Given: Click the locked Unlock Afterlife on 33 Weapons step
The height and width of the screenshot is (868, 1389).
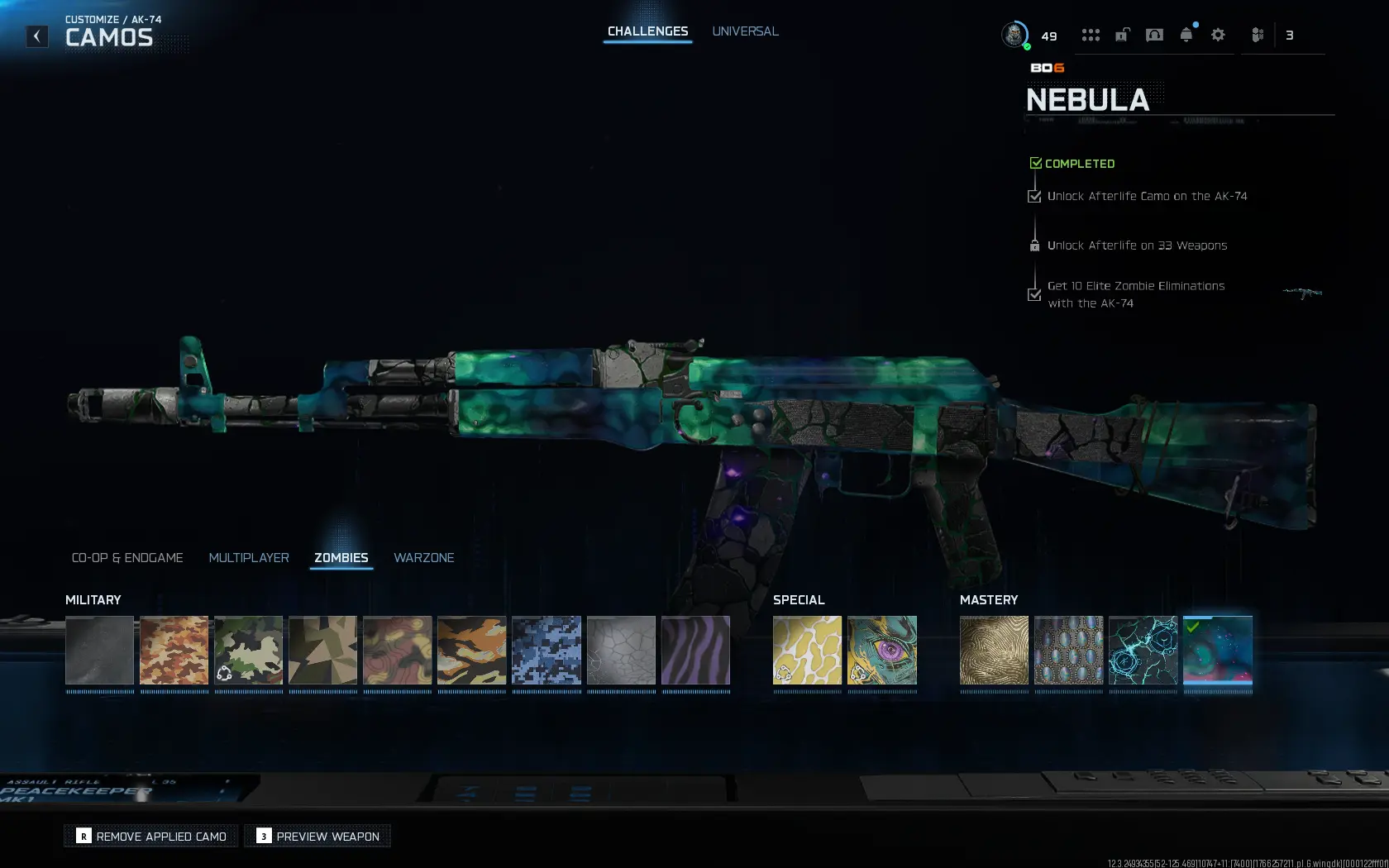Looking at the screenshot, I should coord(1034,245).
